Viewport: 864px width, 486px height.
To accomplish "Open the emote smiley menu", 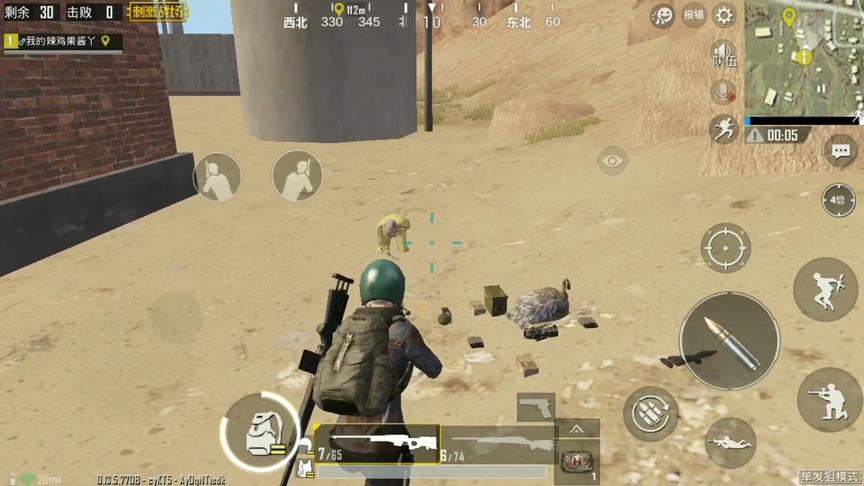I will 661,15.
